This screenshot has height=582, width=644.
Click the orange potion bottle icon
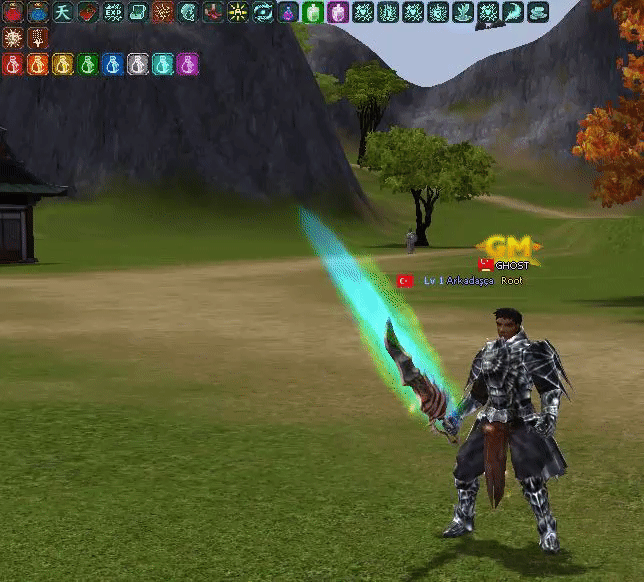pos(38,65)
